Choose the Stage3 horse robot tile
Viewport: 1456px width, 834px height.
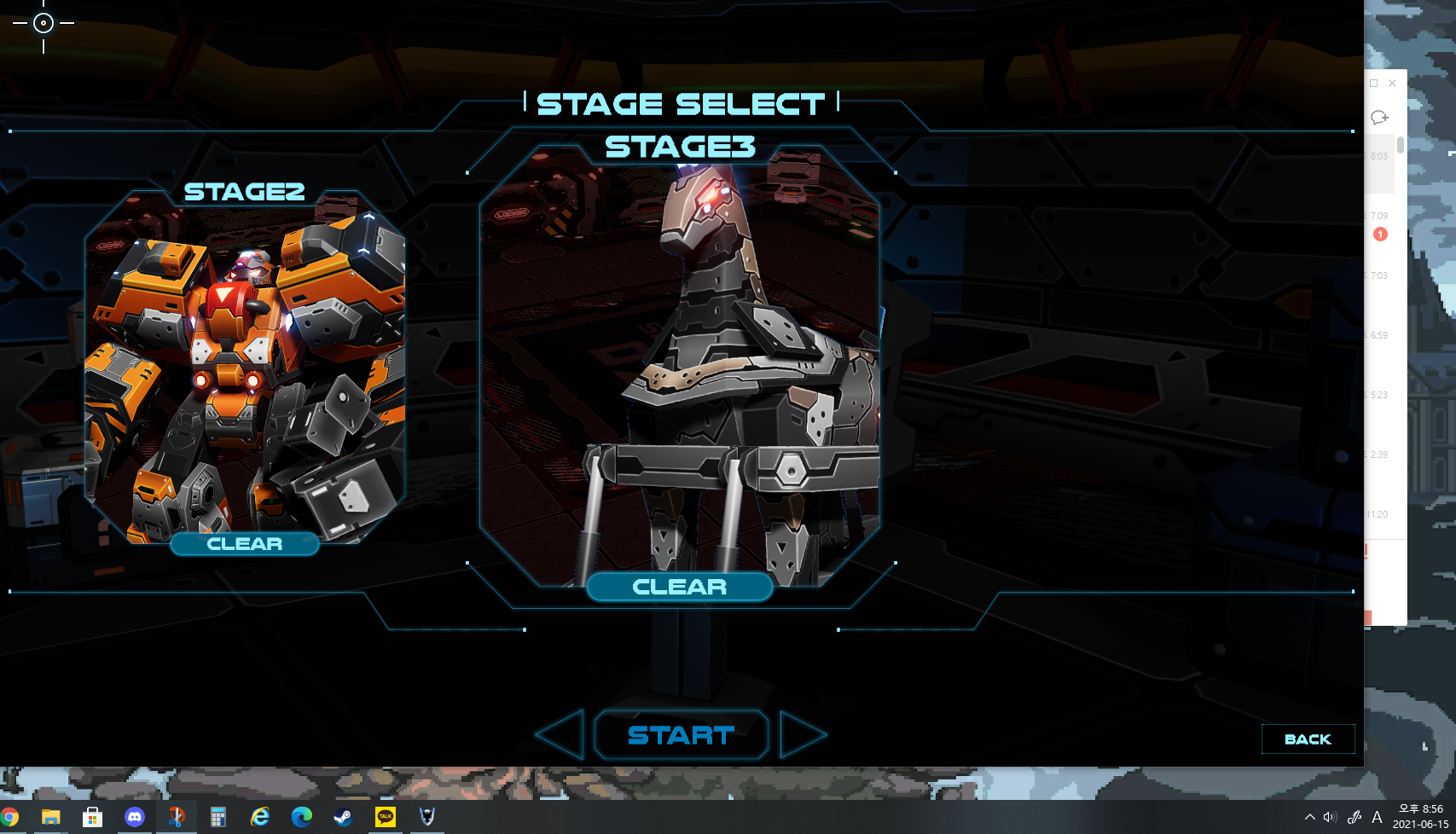pos(680,367)
